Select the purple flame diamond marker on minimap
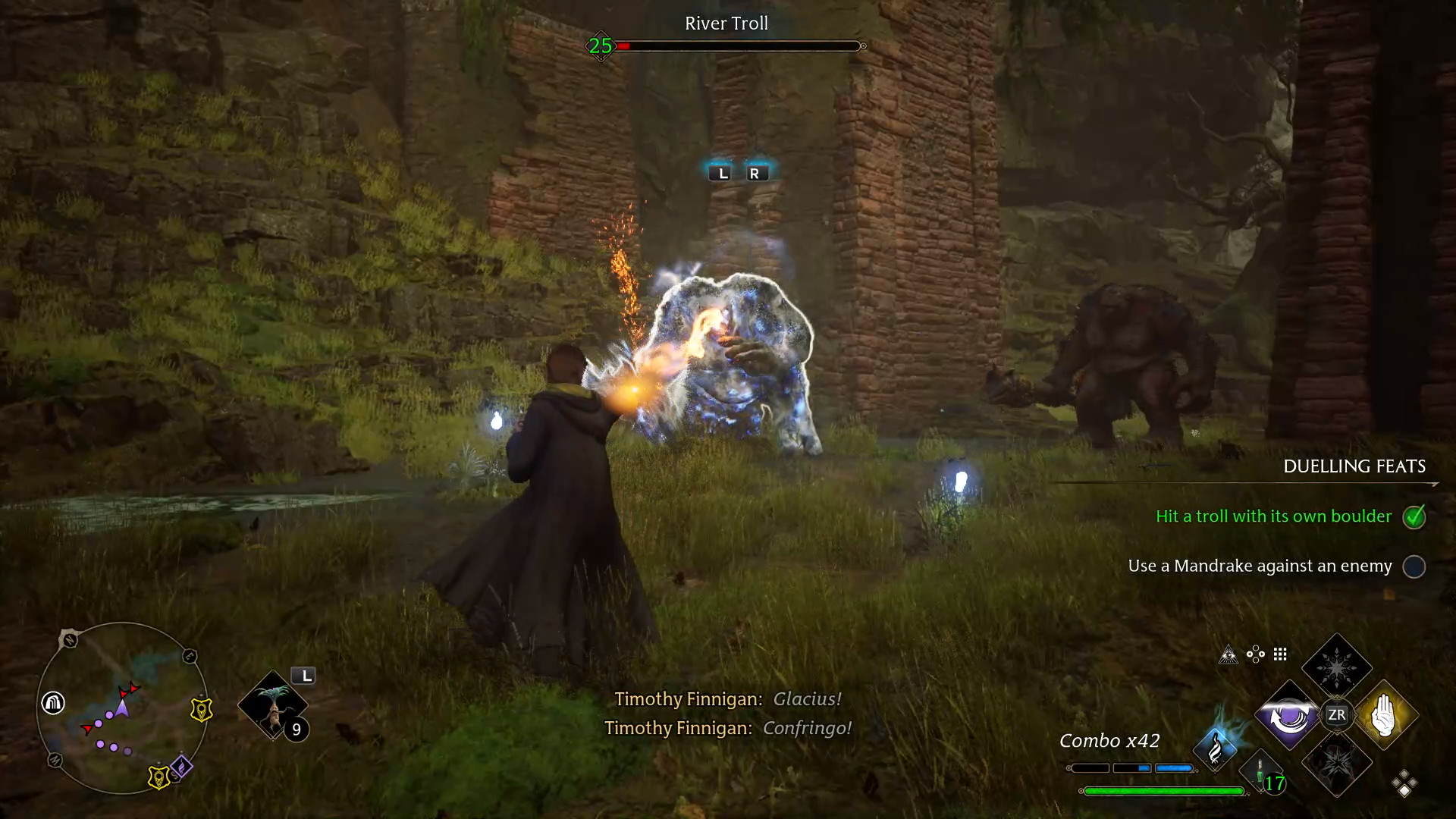This screenshot has width=1456, height=819. tap(181, 767)
